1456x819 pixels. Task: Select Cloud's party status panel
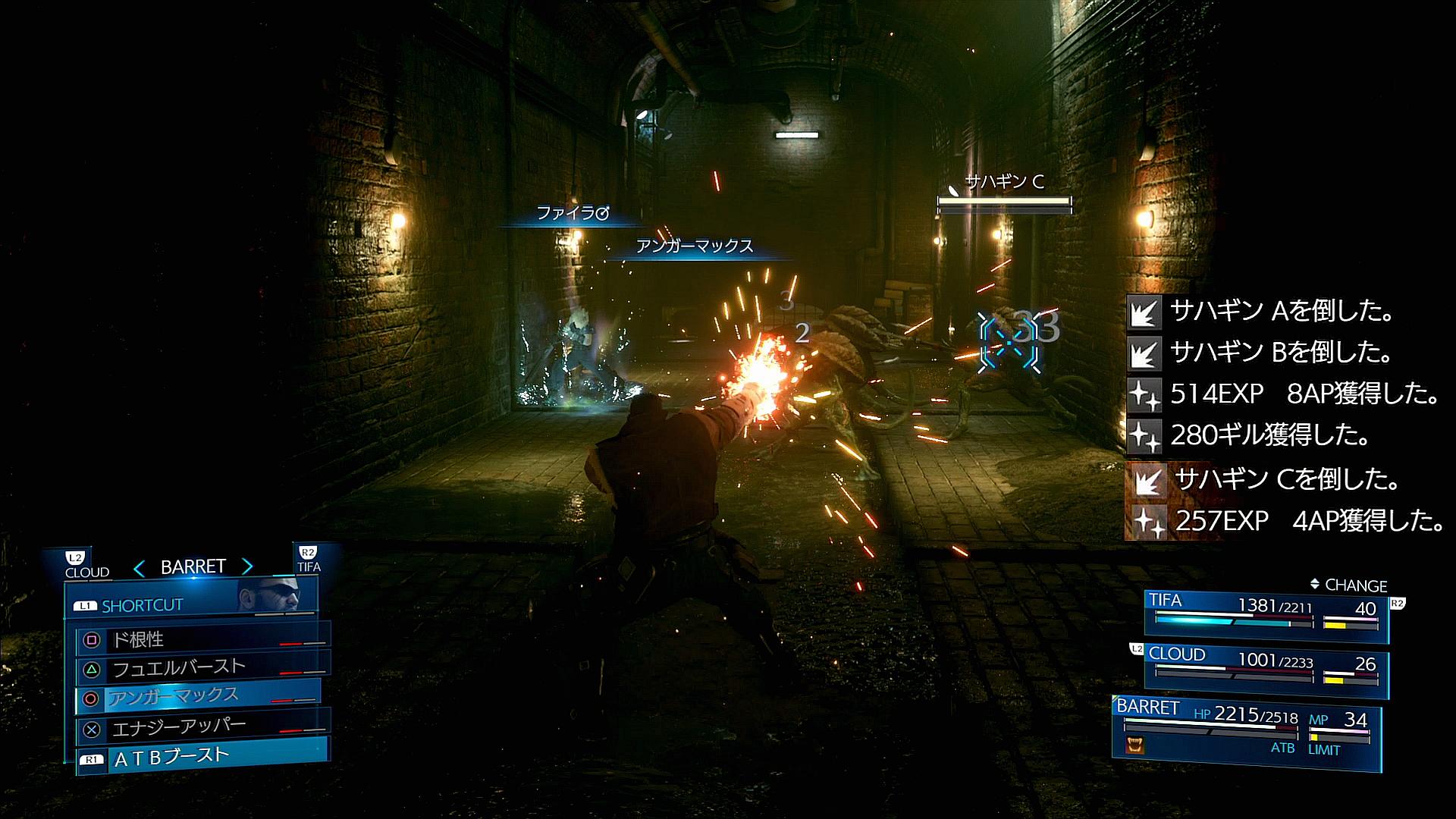tap(1265, 670)
